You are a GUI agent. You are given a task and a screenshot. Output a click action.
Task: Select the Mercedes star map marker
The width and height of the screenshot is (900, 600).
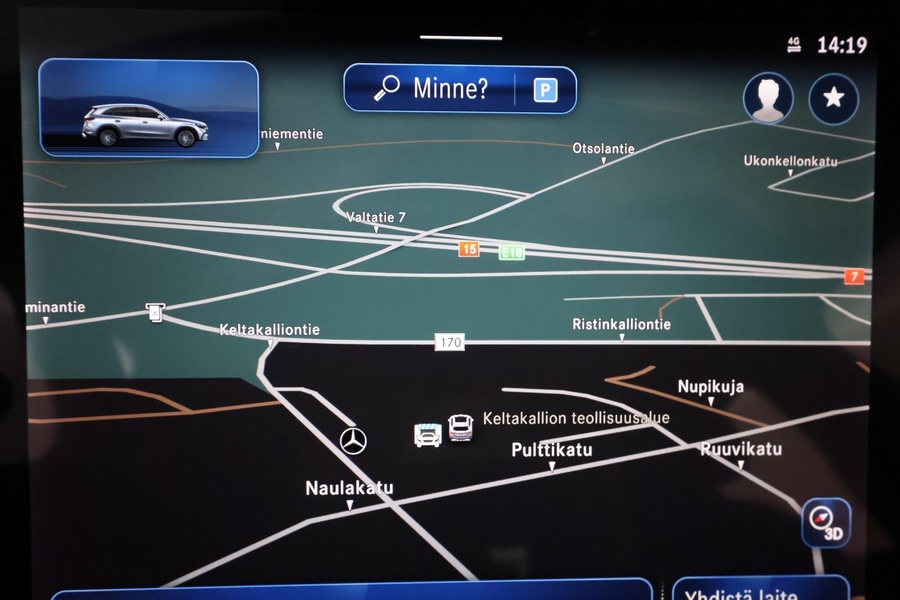[x=353, y=440]
